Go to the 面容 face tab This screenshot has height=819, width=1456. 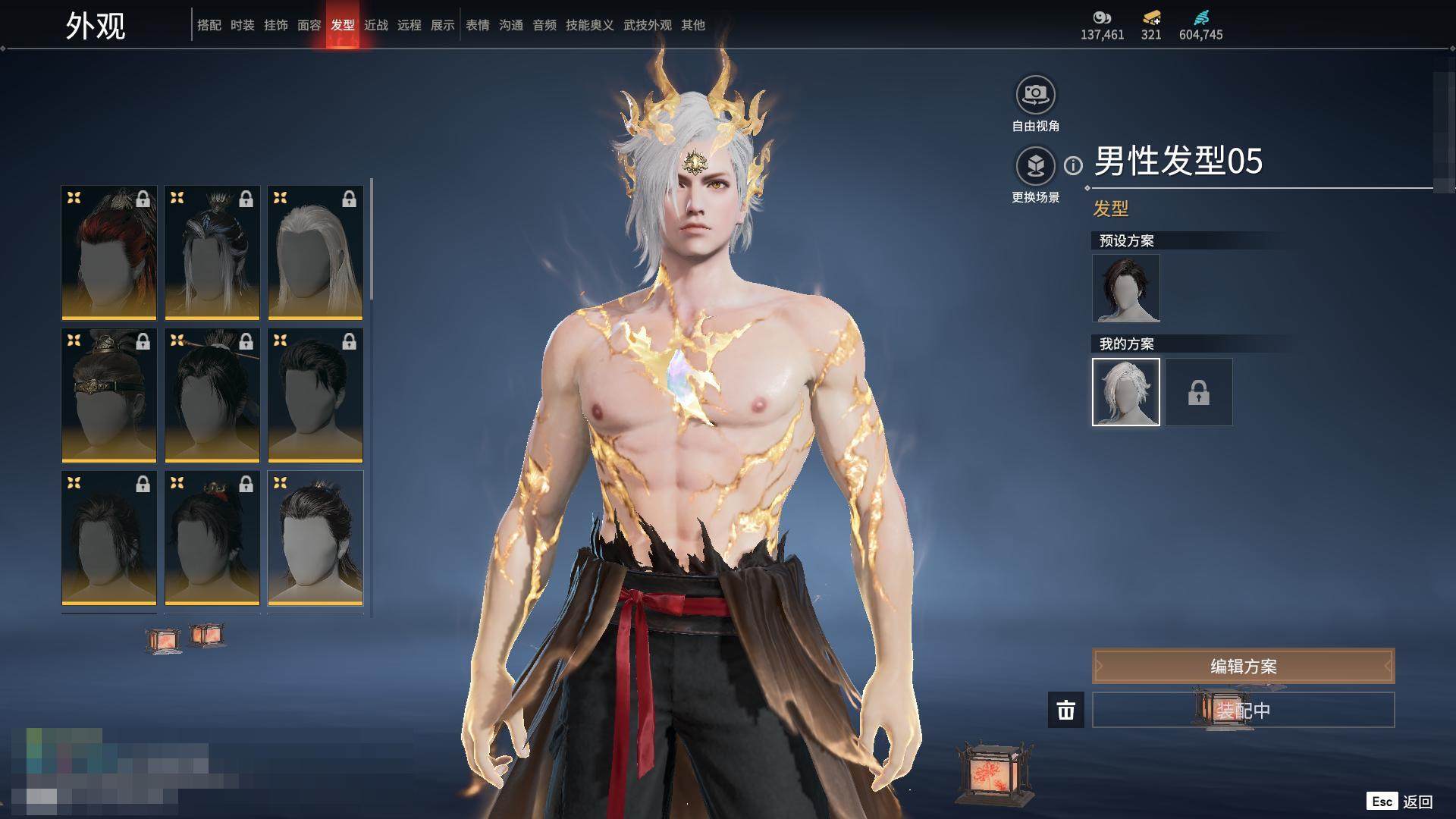pyautogui.click(x=309, y=25)
